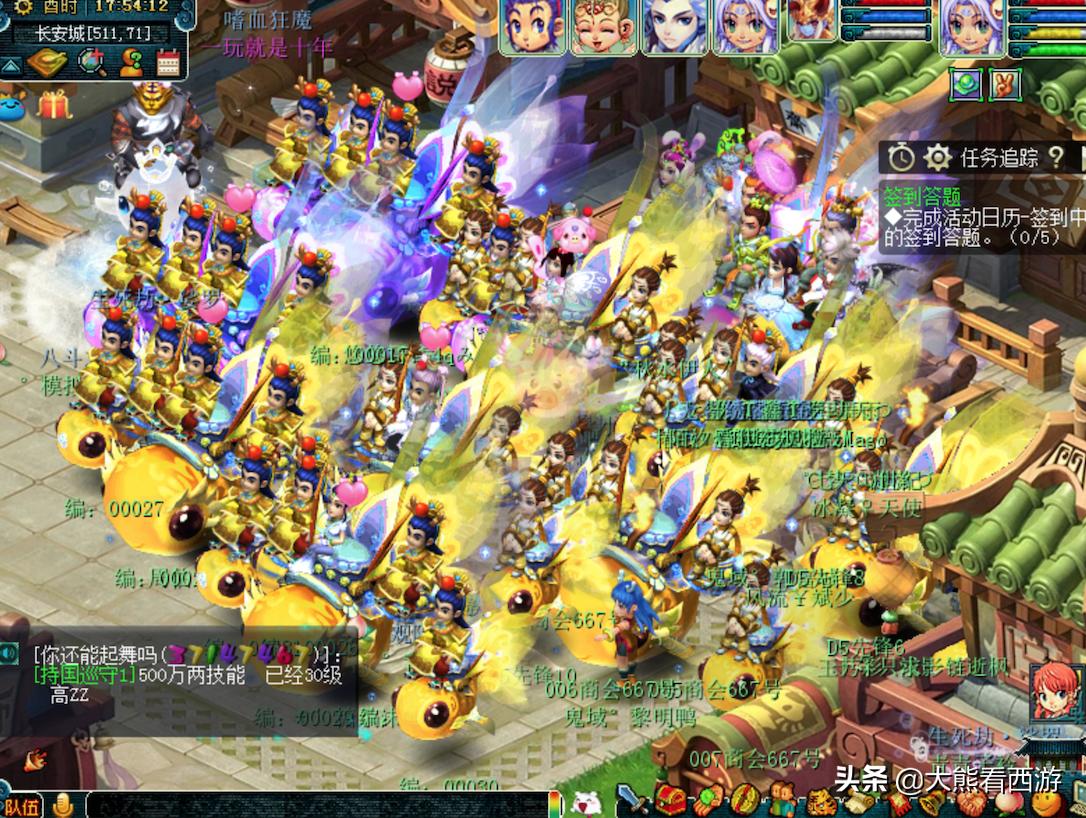
Task: Select the 签到答题 quest entry
Action: click(921, 196)
